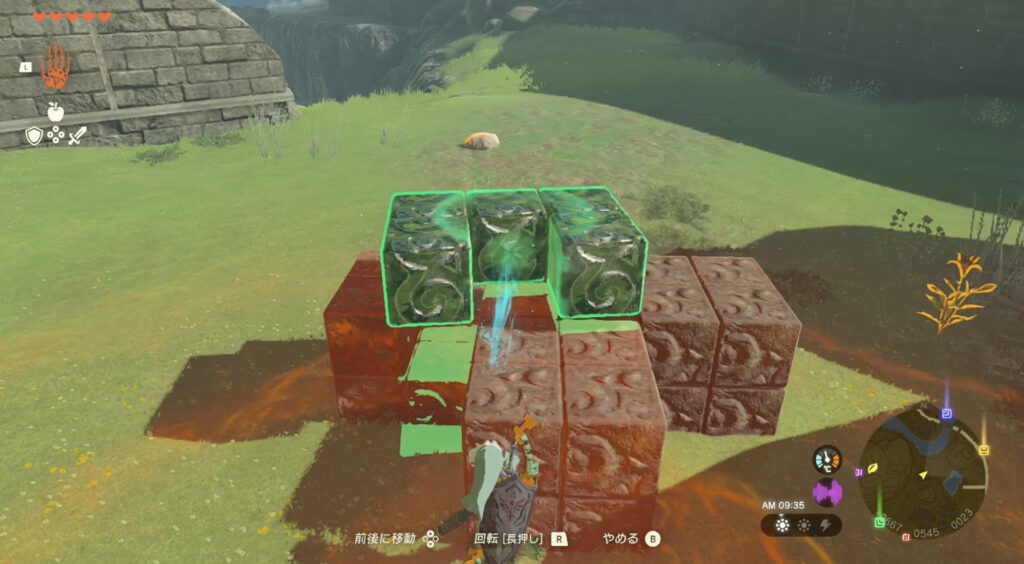Click the shield equipment icon

tap(34, 135)
